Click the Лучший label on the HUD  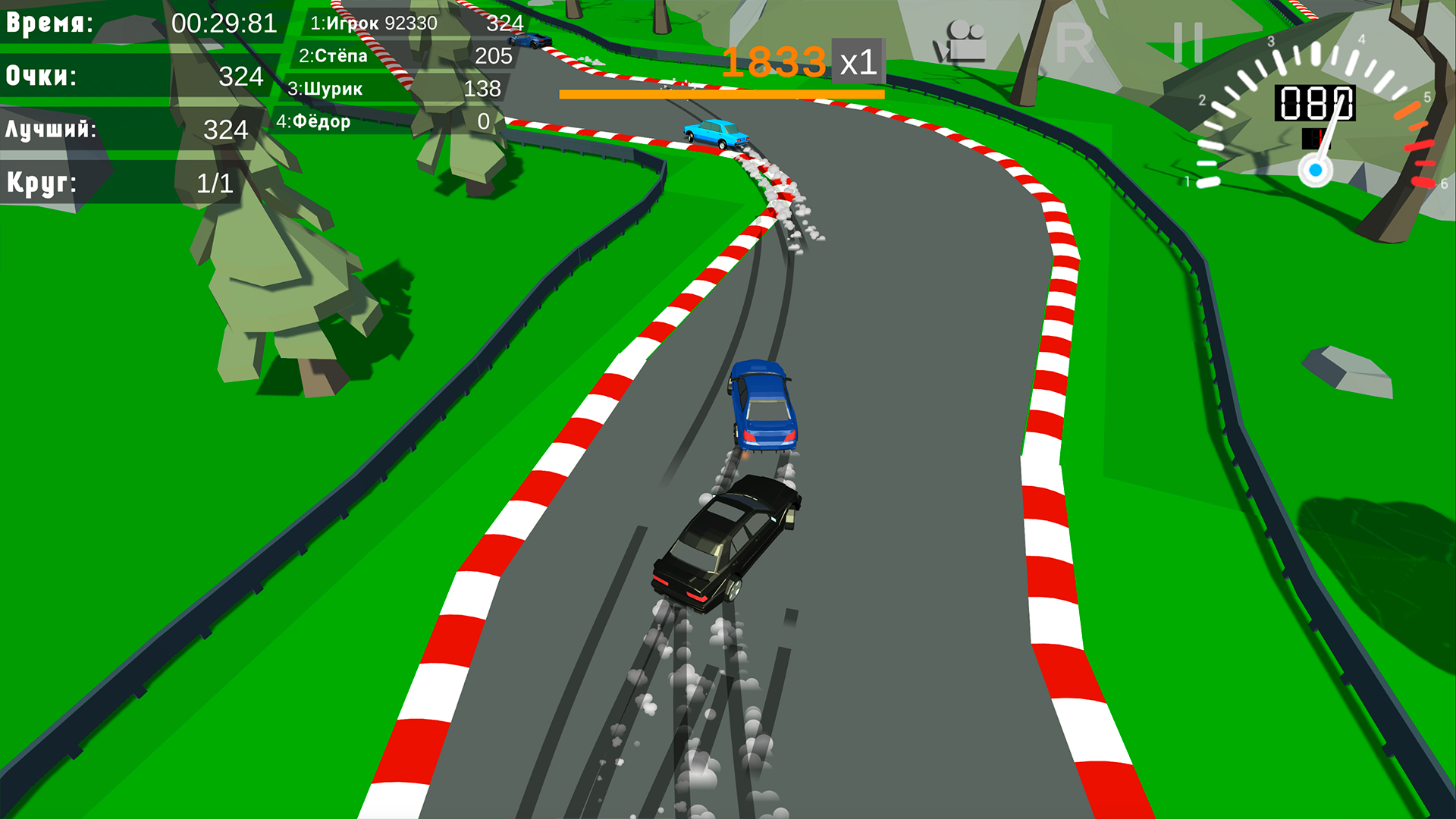49,129
